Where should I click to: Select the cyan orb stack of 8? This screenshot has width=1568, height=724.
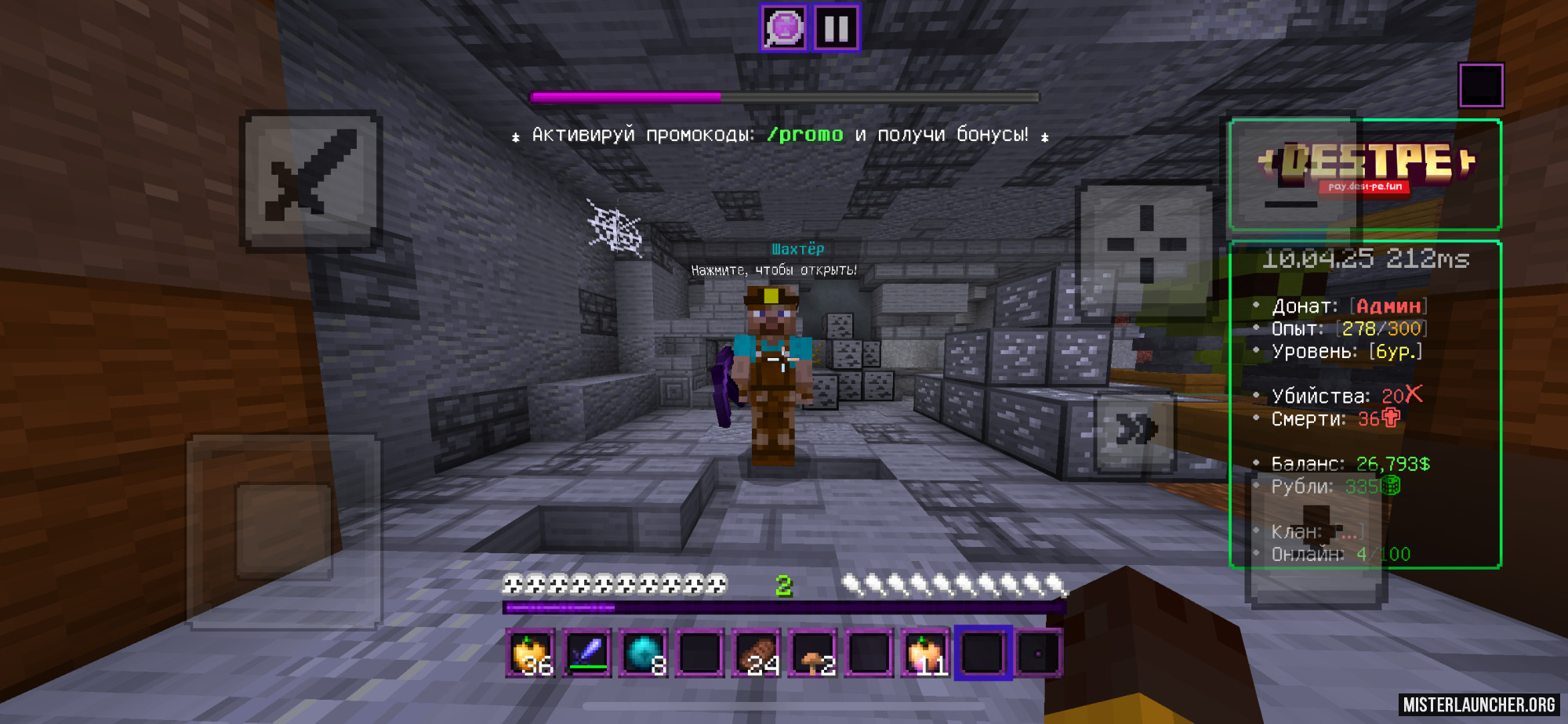pyautogui.click(x=644, y=653)
